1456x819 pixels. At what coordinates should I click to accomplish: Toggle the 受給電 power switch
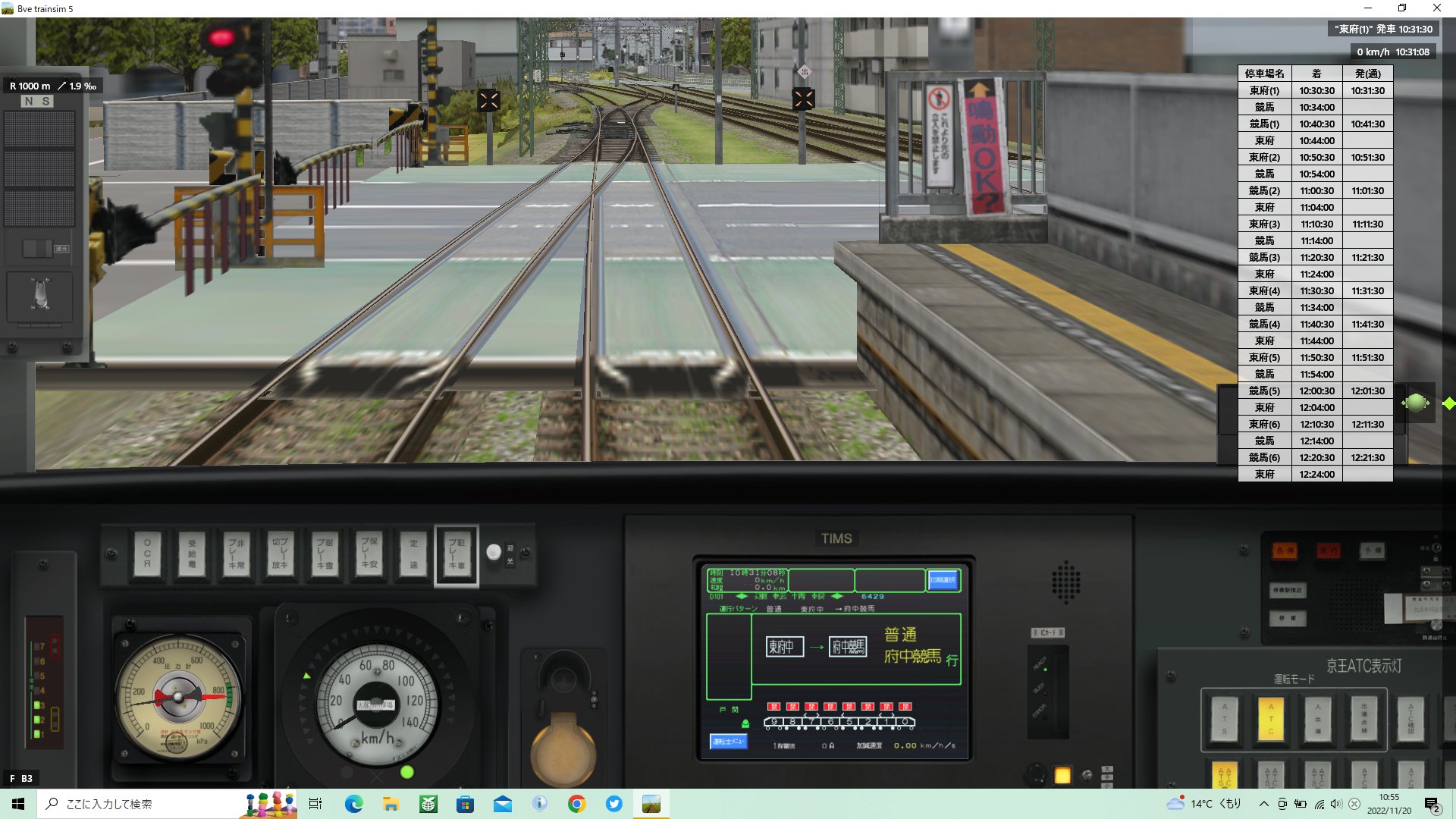tap(191, 554)
